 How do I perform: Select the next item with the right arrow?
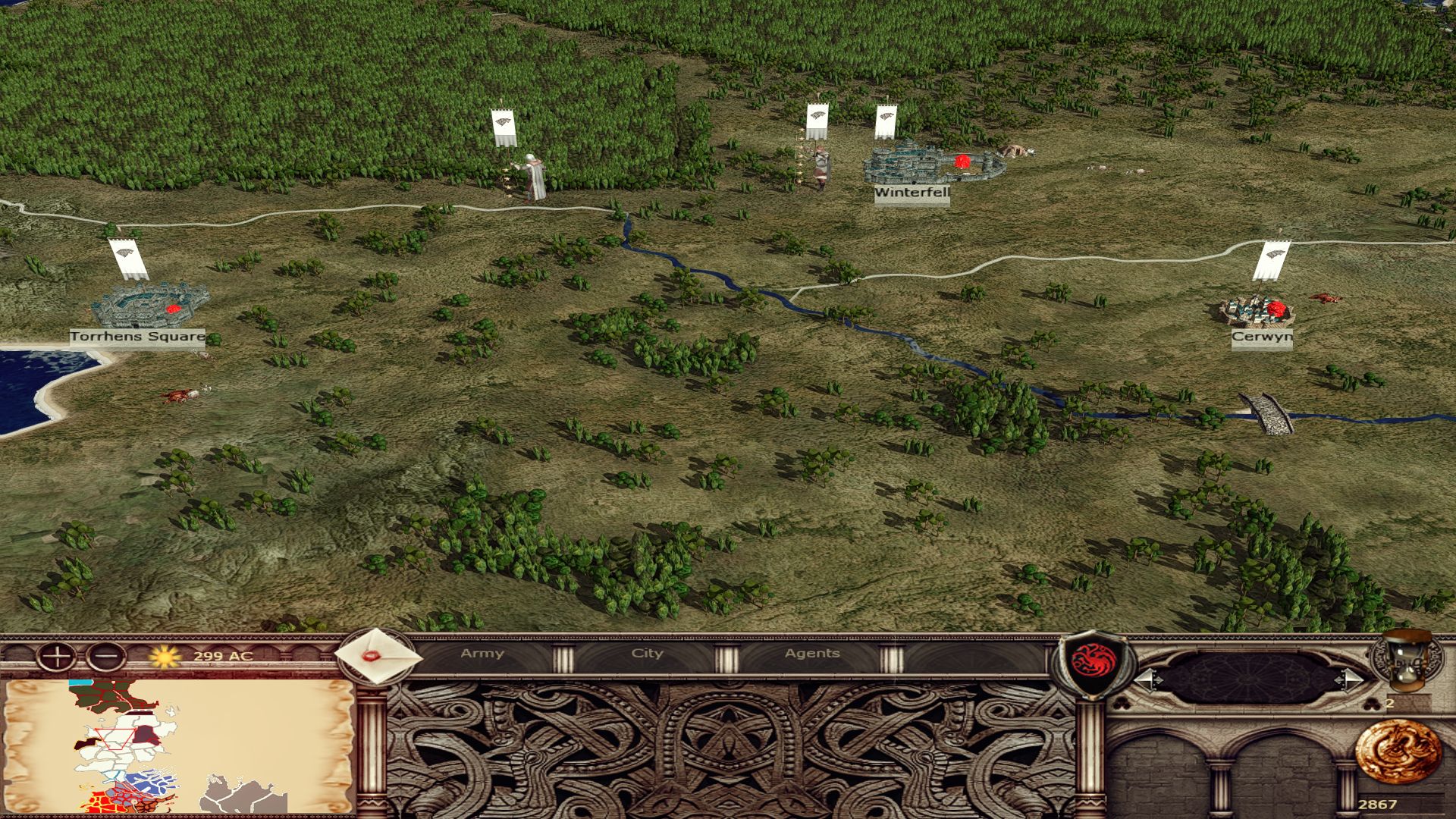1351,679
